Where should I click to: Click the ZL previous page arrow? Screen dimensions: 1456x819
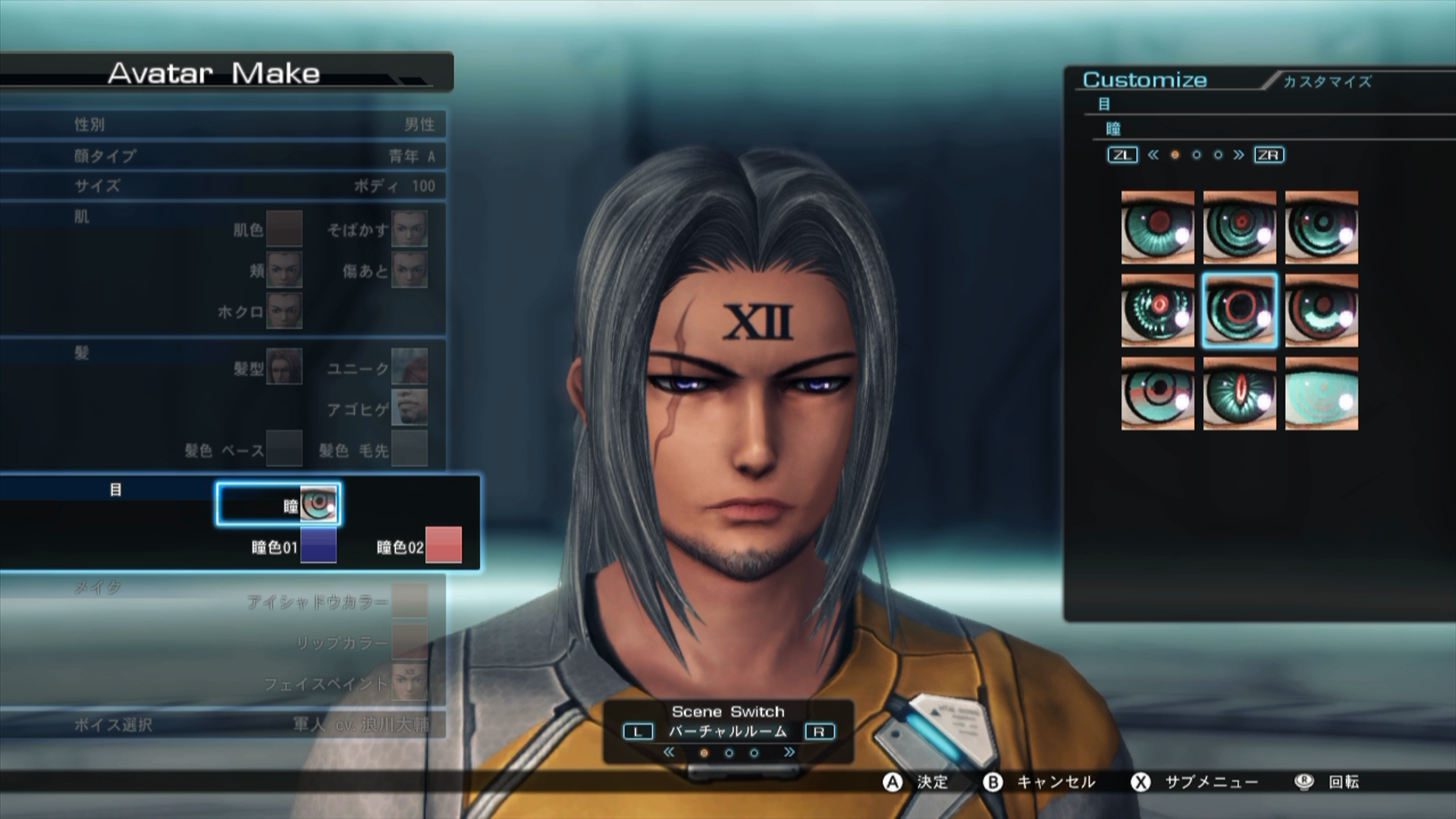point(1122,155)
